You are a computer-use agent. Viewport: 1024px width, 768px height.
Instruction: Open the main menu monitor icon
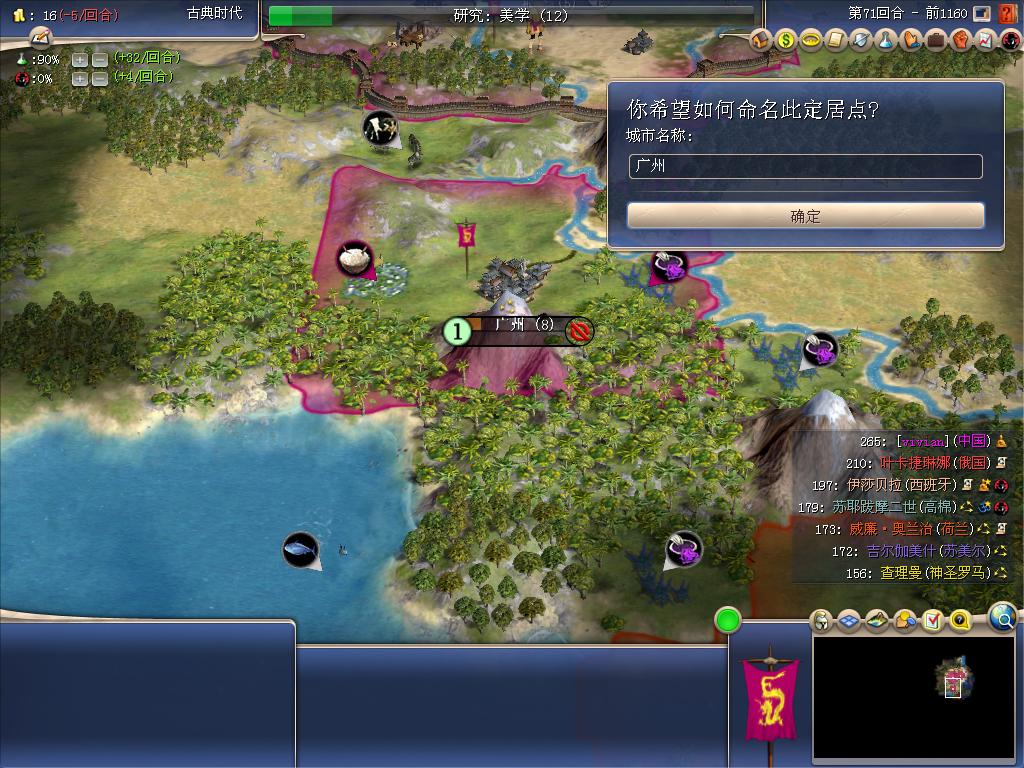click(982, 13)
